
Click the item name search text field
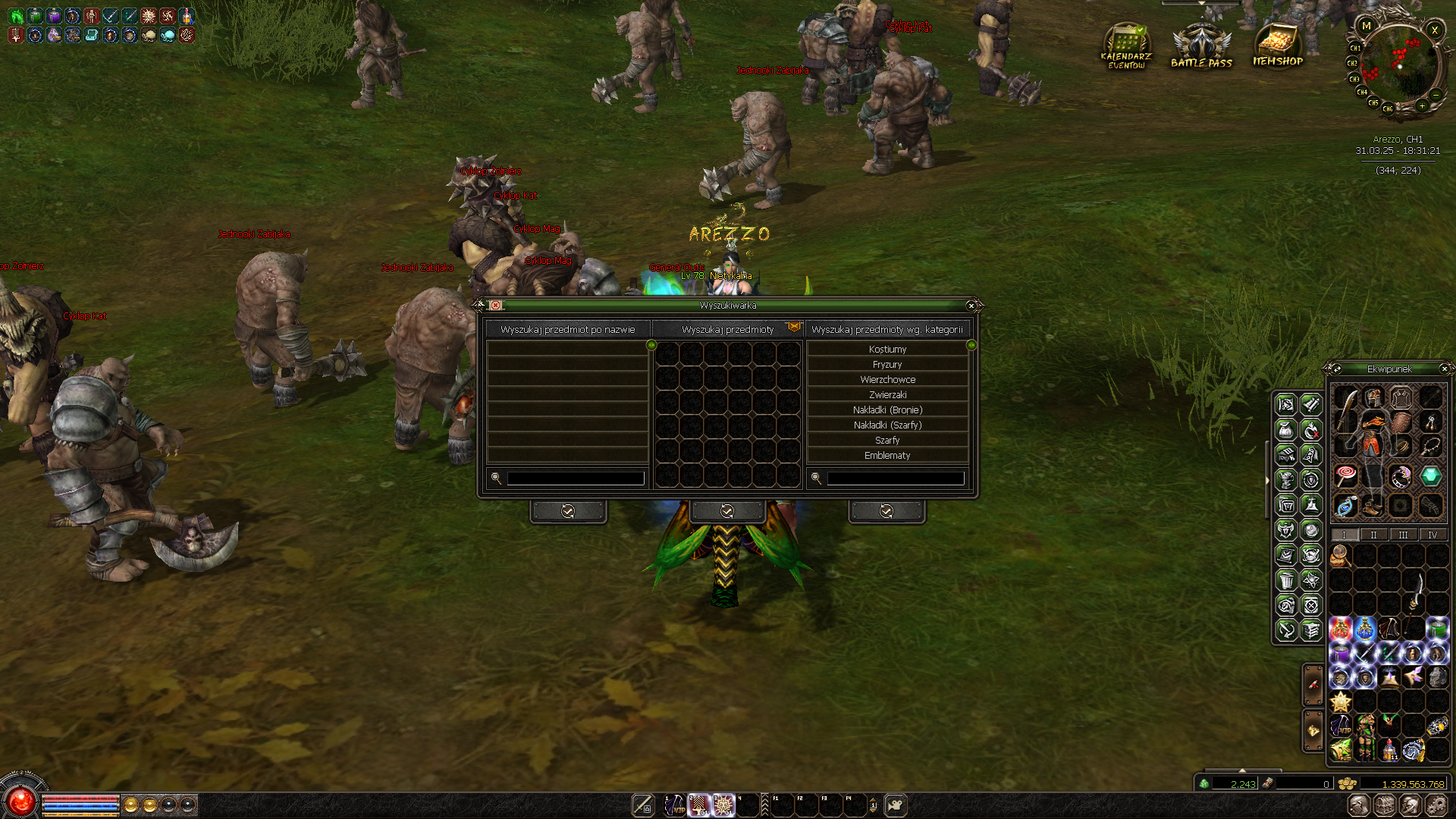(575, 479)
